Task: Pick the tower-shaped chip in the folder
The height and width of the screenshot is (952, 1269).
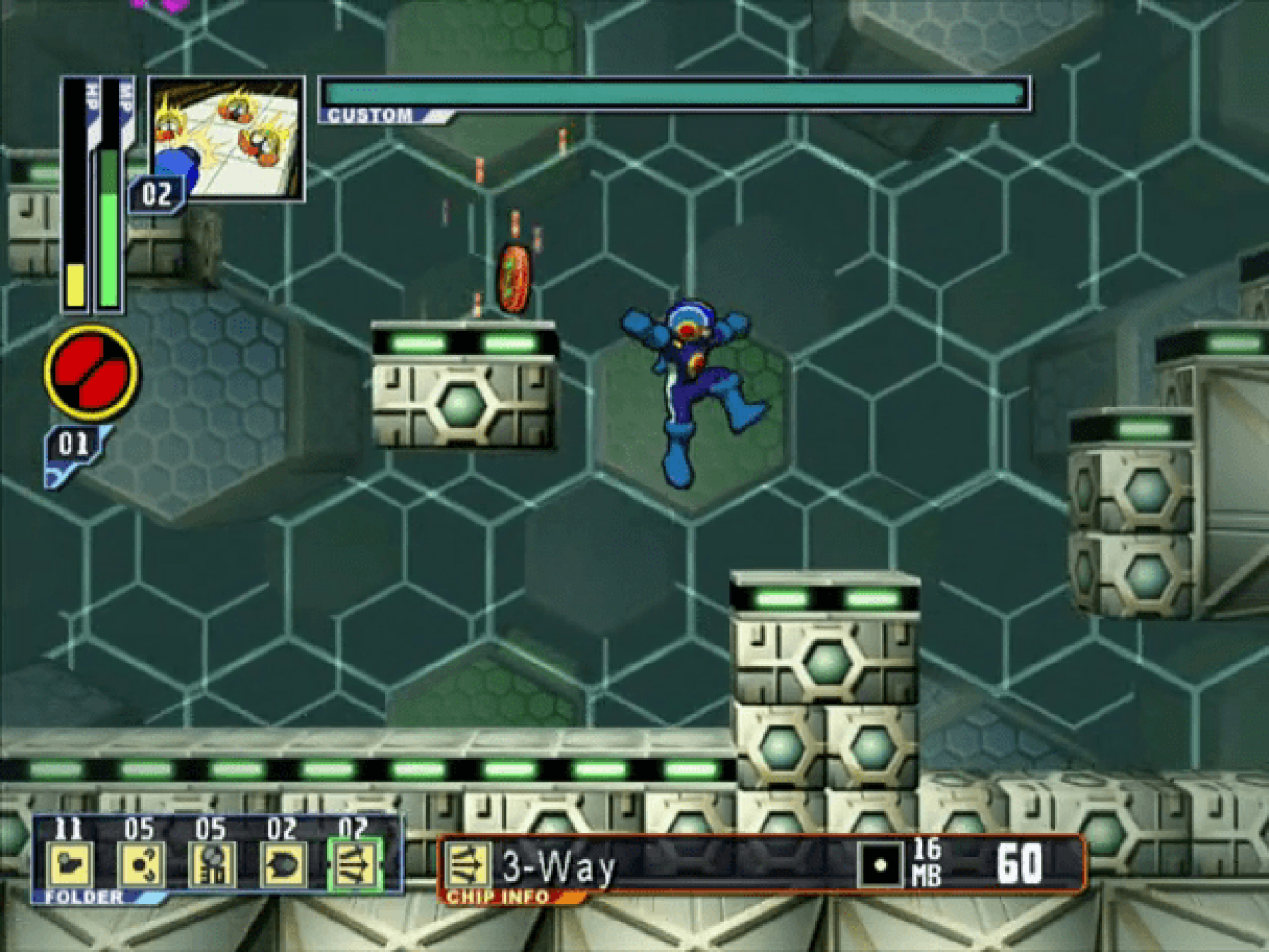Action: point(211,865)
